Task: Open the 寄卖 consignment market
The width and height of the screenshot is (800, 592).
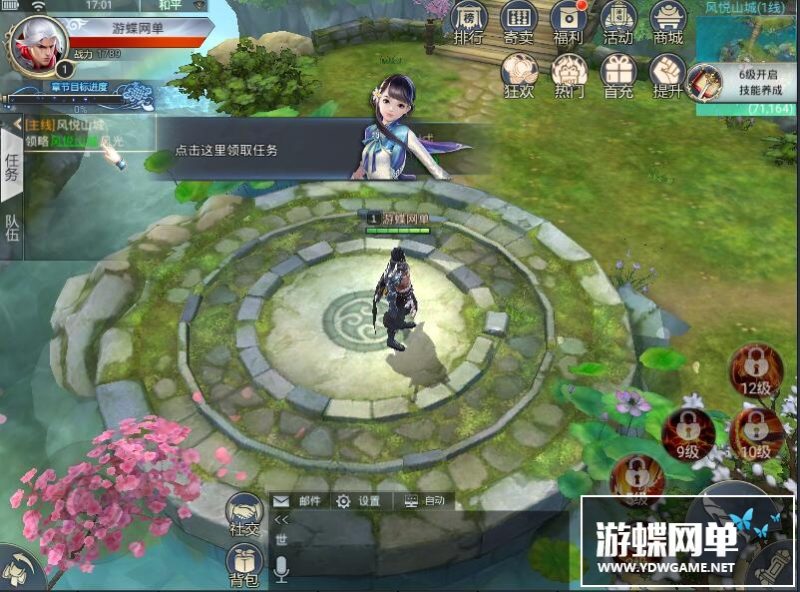Action: tap(518, 22)
